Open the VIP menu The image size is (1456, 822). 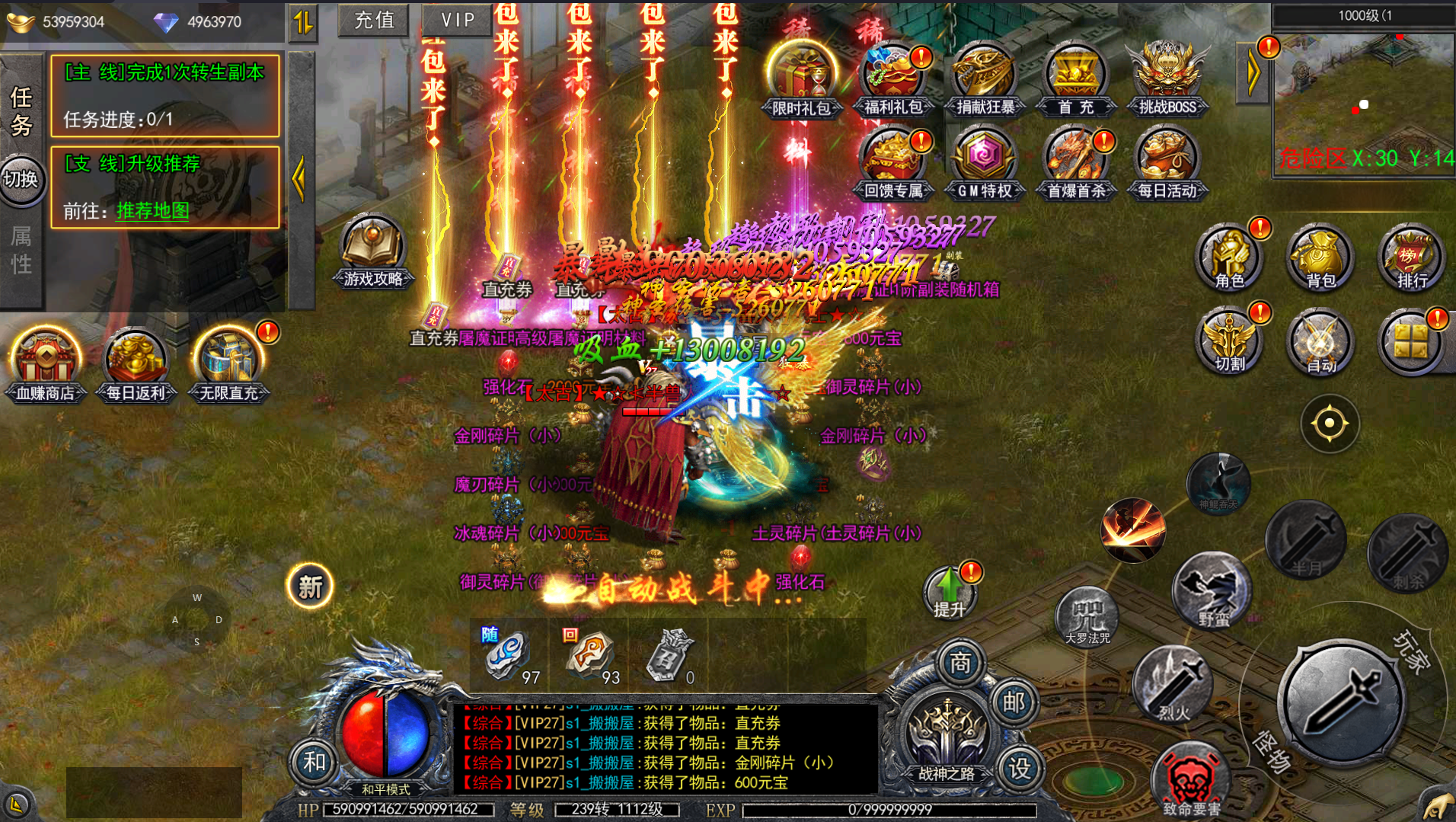point(456,20)
